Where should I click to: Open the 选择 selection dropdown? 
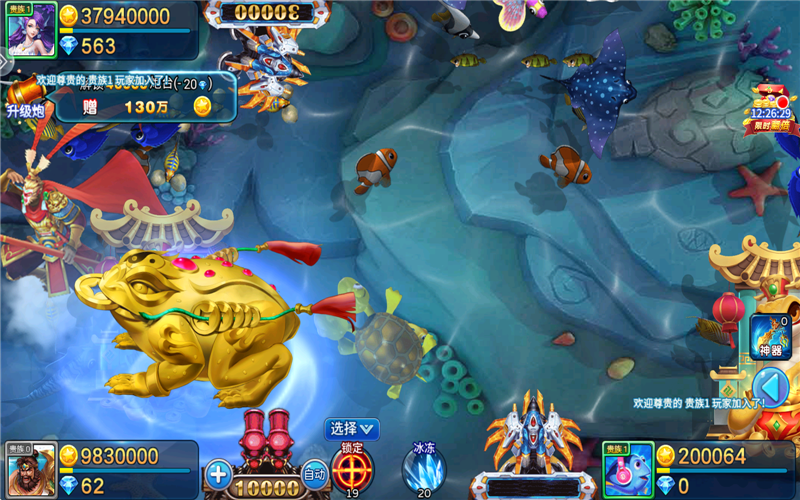point(352,428)
